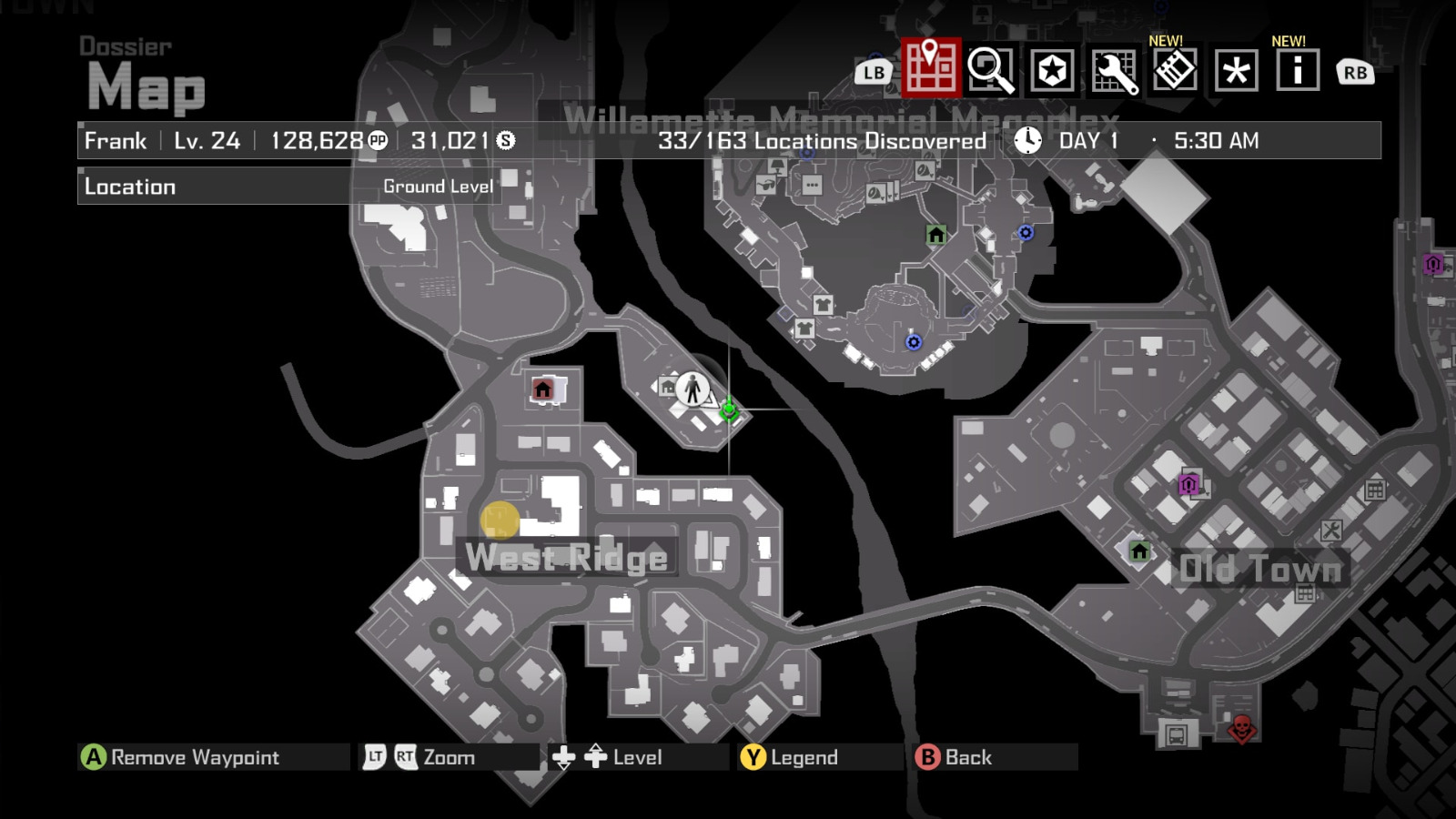This screenshot has height=819, width=1456.
Task: Open the information icon in the toolbar
Action: (1299, 68)
